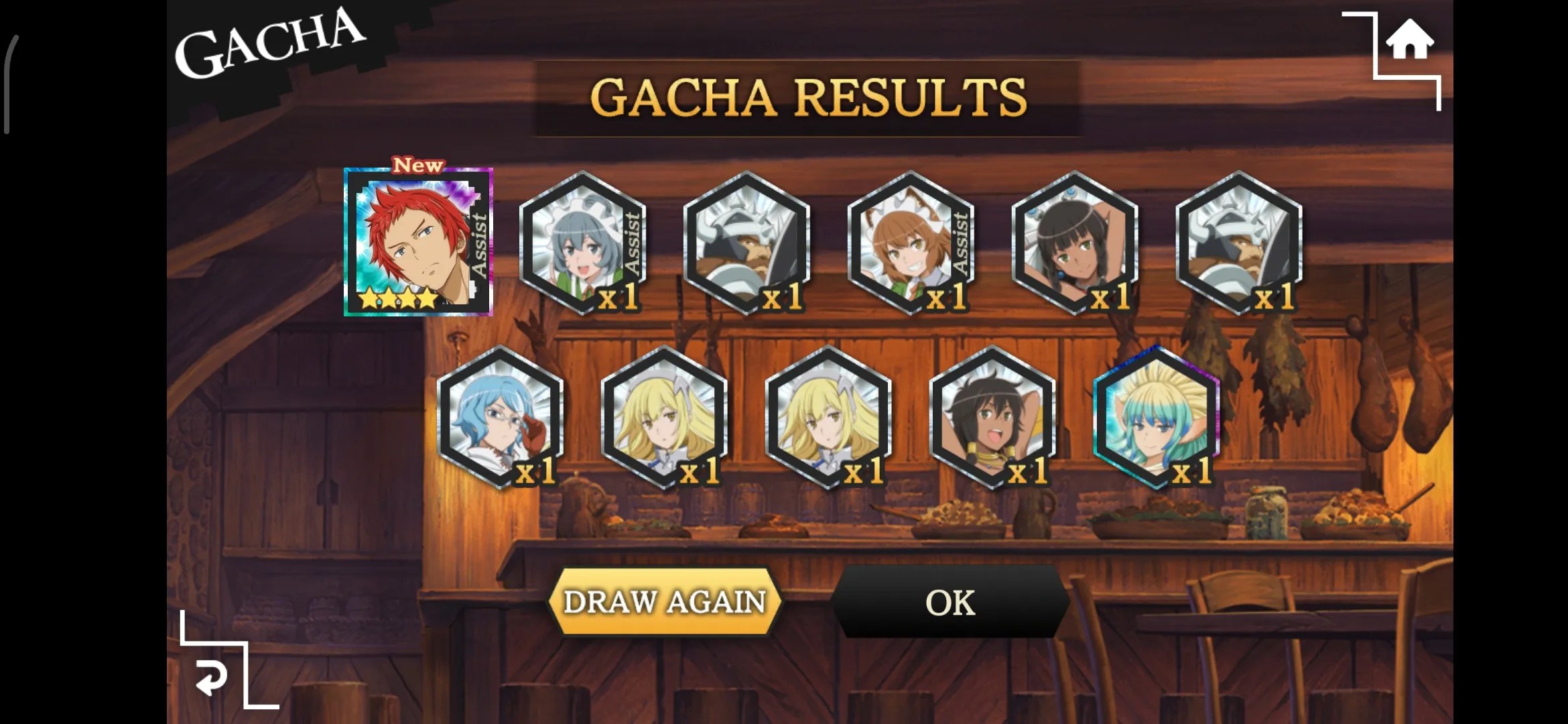
Task: Select the short-haired smiling tan character result
Action: click(x=992, y=417)
